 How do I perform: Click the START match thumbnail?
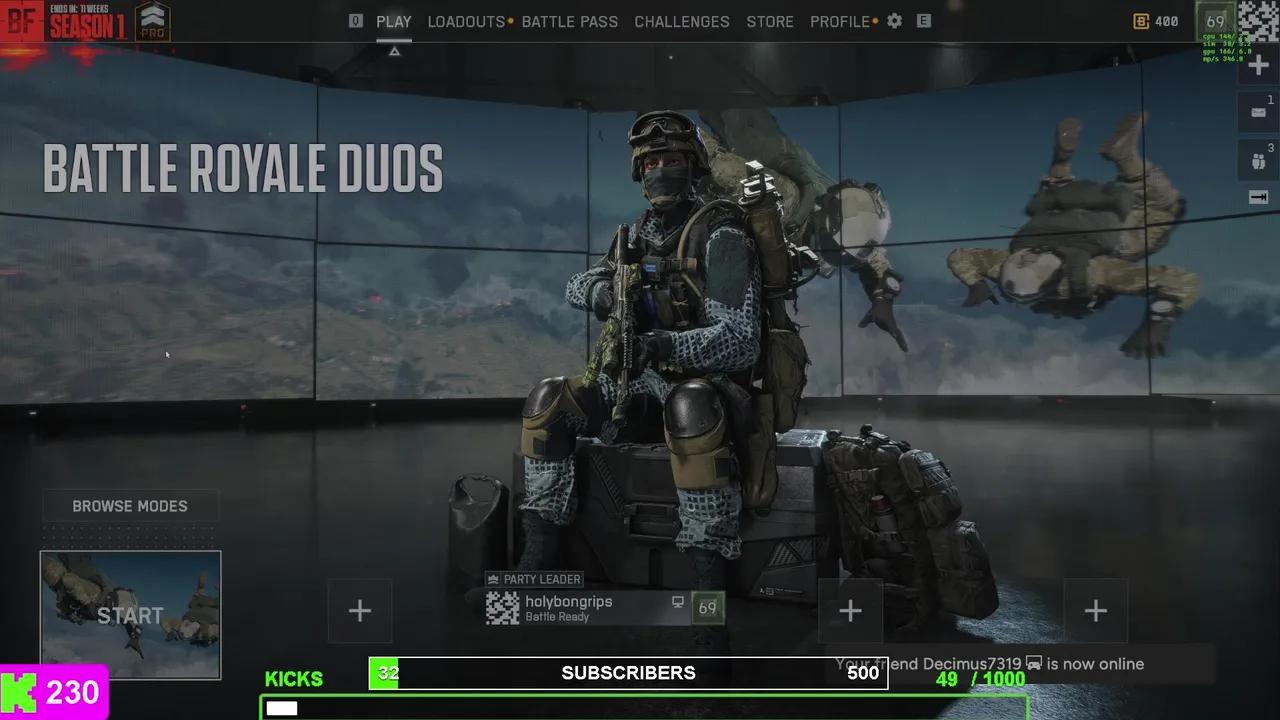click(130, 615)
